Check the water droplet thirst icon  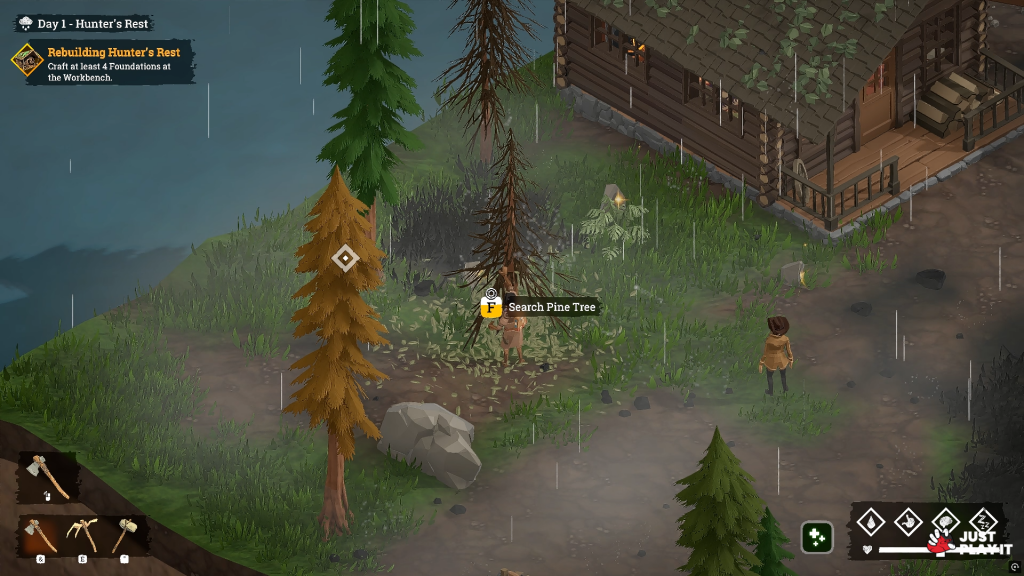[x=872, y=521]
